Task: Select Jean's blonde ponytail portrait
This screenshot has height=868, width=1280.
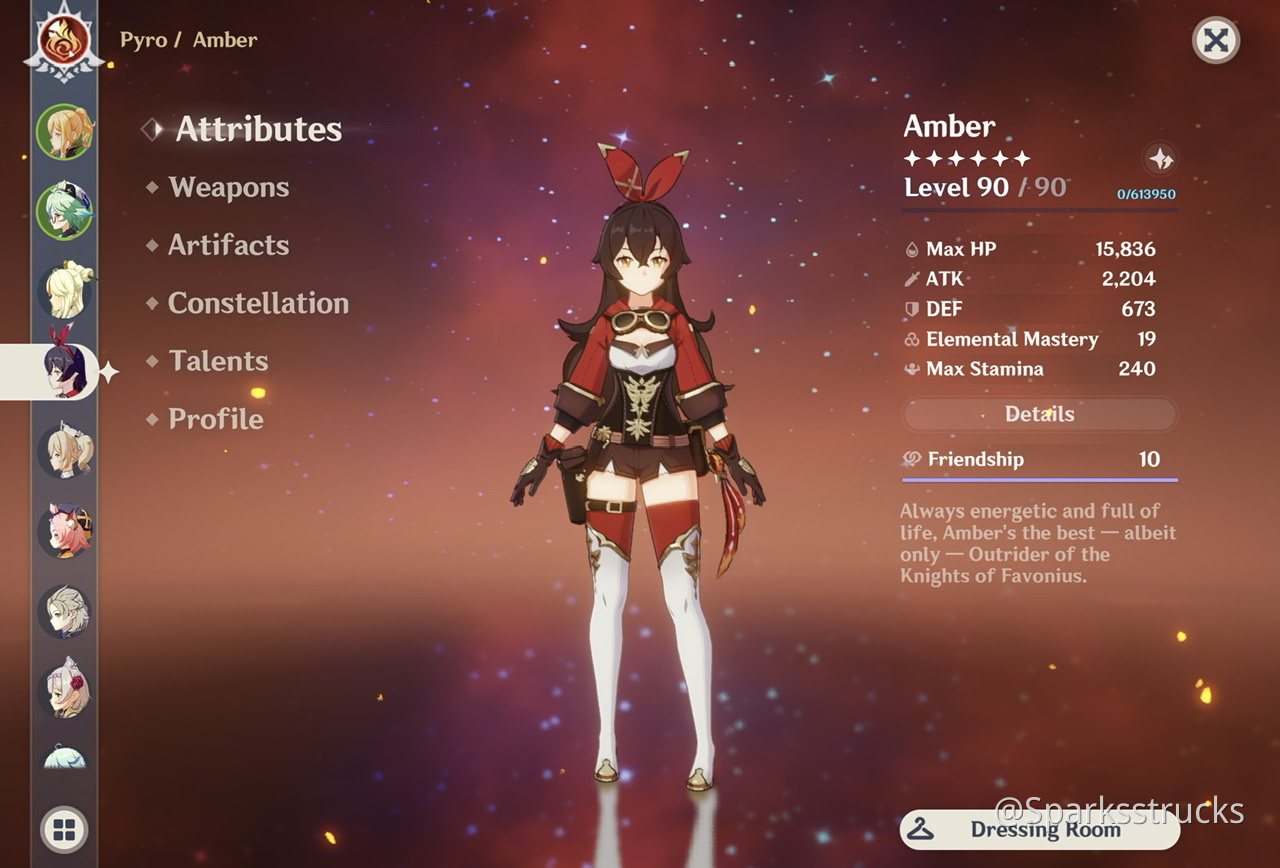Action: coord(65,132)
